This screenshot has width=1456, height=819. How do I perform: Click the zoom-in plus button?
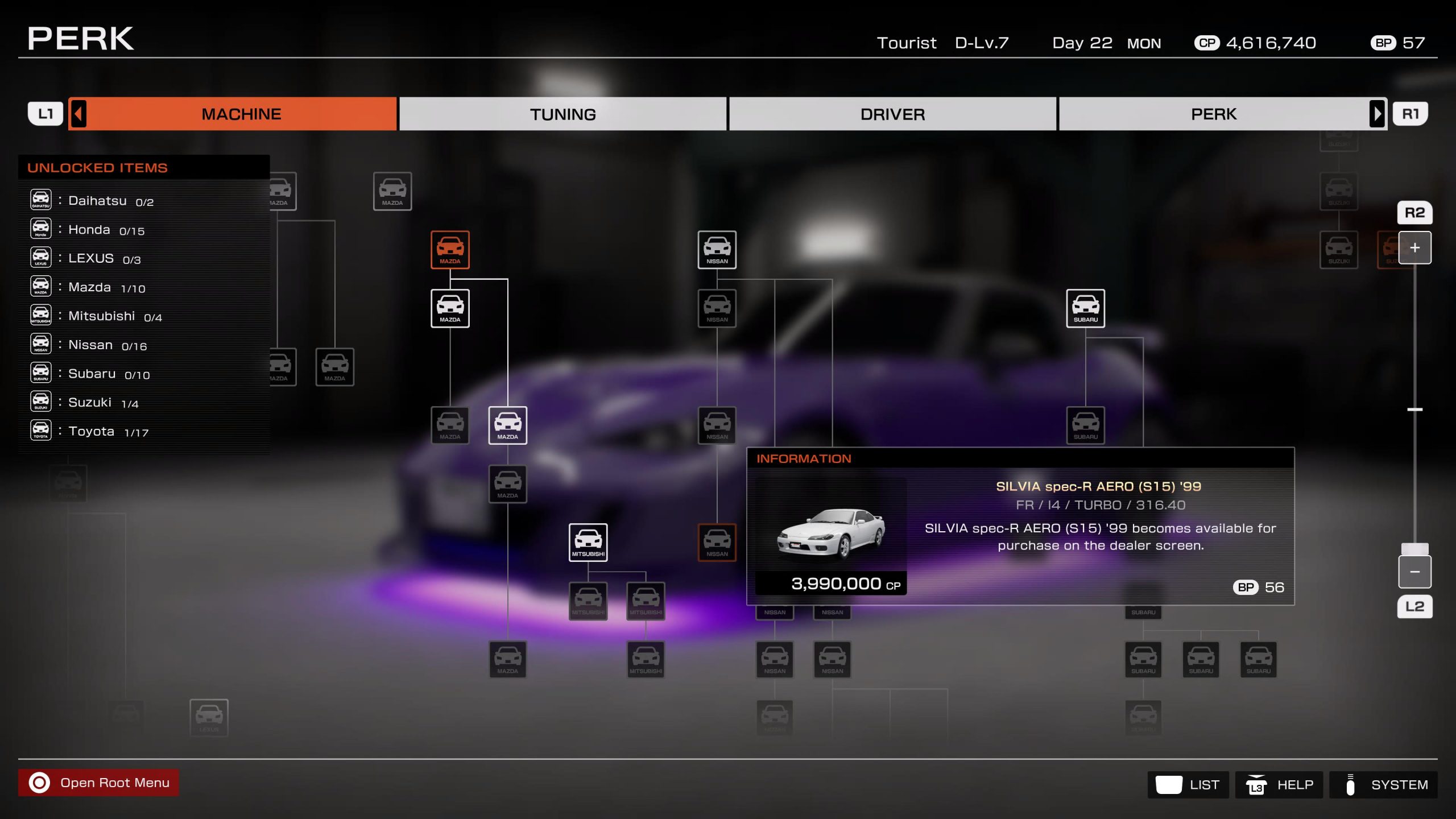(x=1414, y=248)
